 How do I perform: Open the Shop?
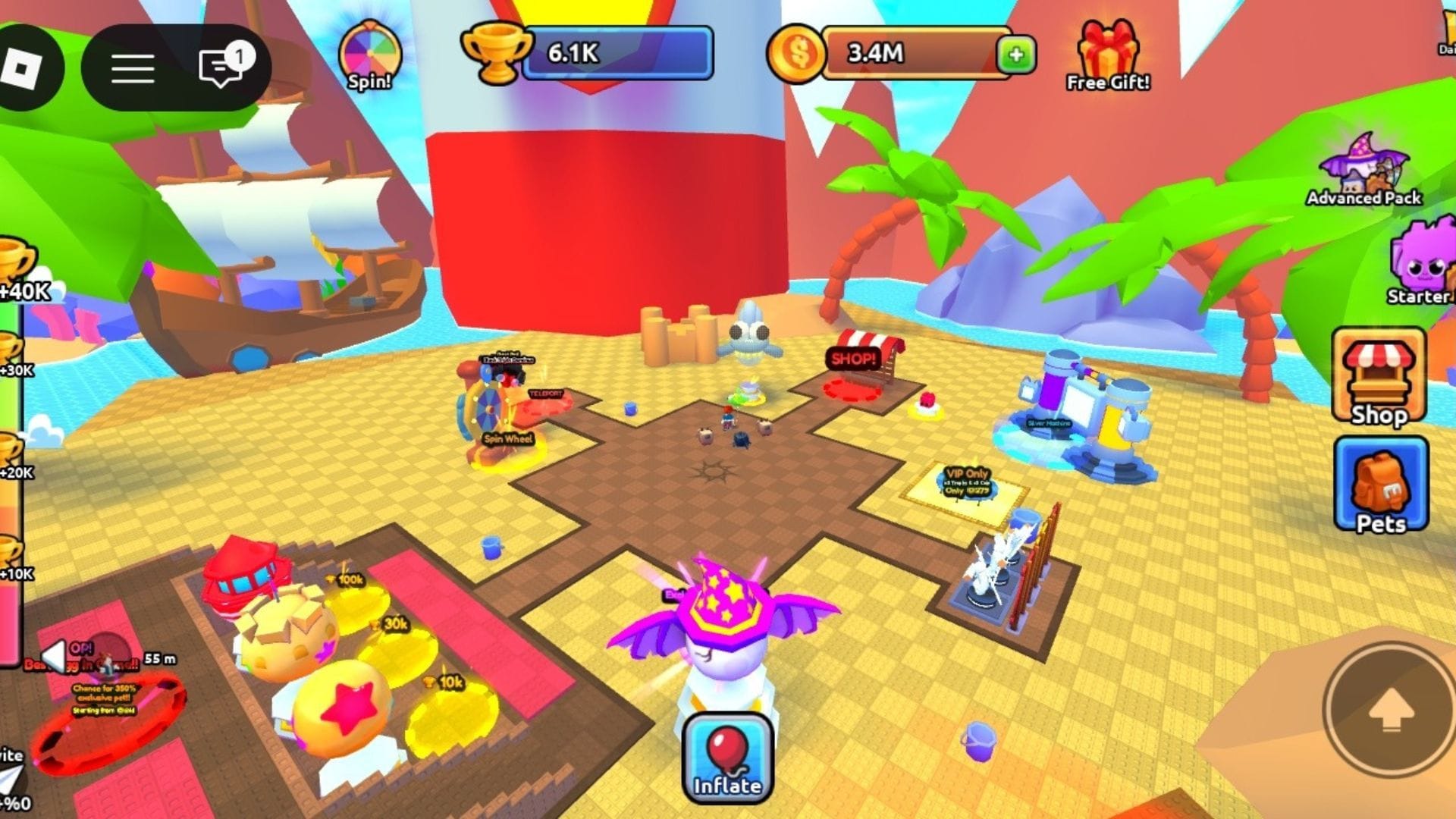[x=1379, y=377]
